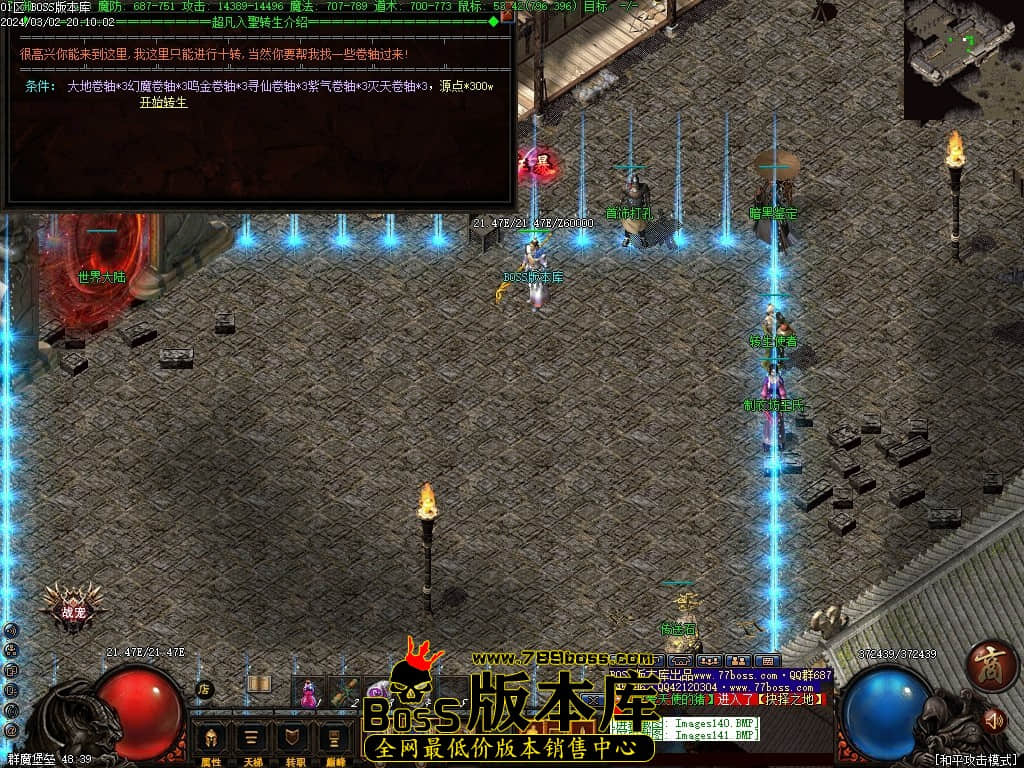Switch the 和平攻击模式 attack mode label
Image resolution: width=1024 pixels, height=768 pixels.
coord(976,760)
